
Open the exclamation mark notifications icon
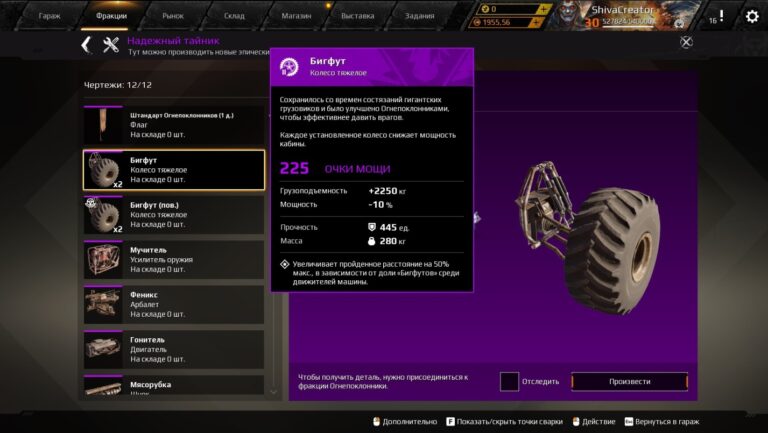tap(720, 16)
